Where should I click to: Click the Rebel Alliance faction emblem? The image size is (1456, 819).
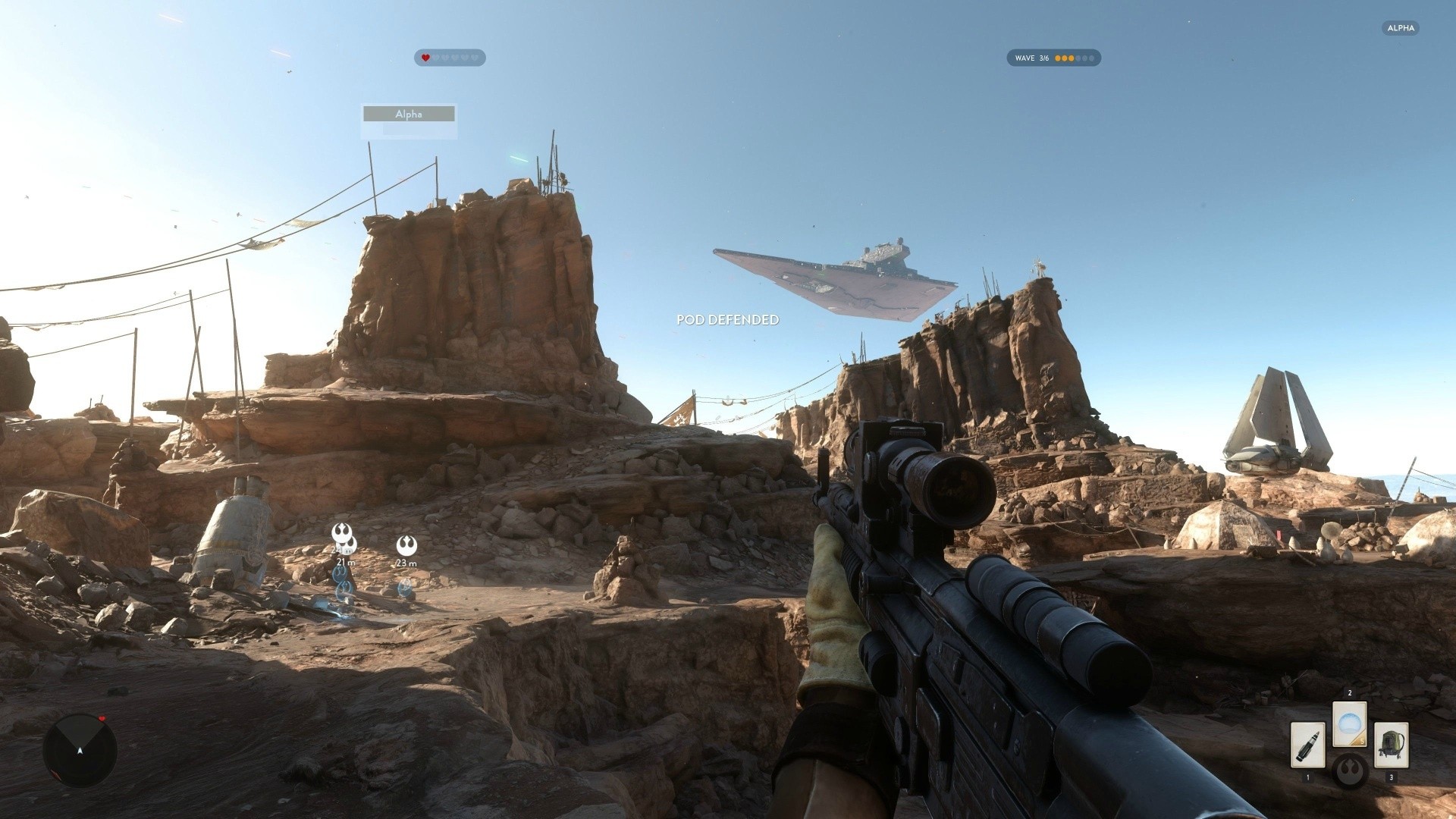pos(1350,771)
